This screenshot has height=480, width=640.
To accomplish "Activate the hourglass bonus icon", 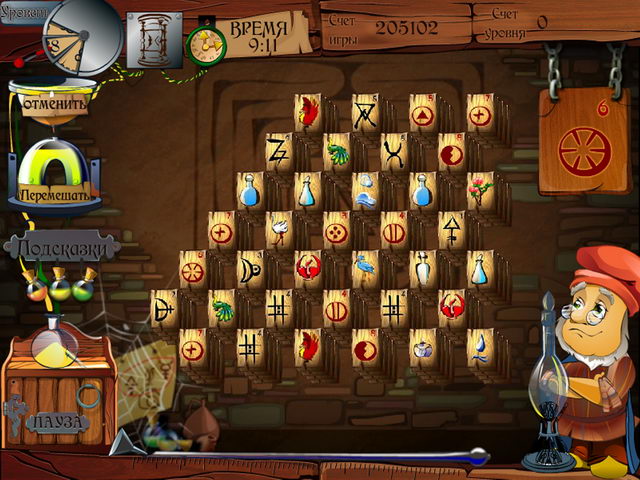I will pyautogui.click(x=153, y=41).
